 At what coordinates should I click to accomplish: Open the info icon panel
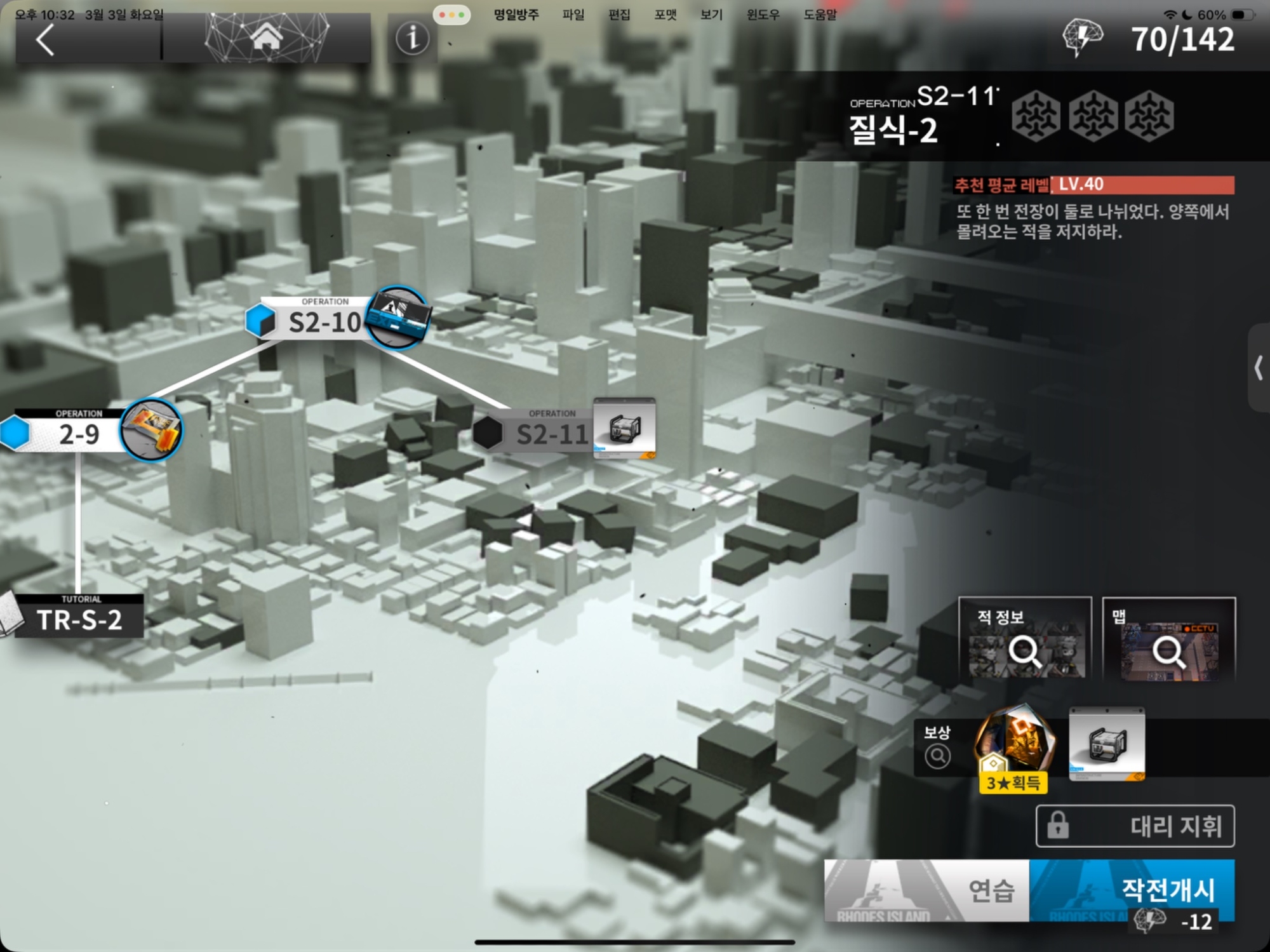pyautogui.click(x=412, y=39)
